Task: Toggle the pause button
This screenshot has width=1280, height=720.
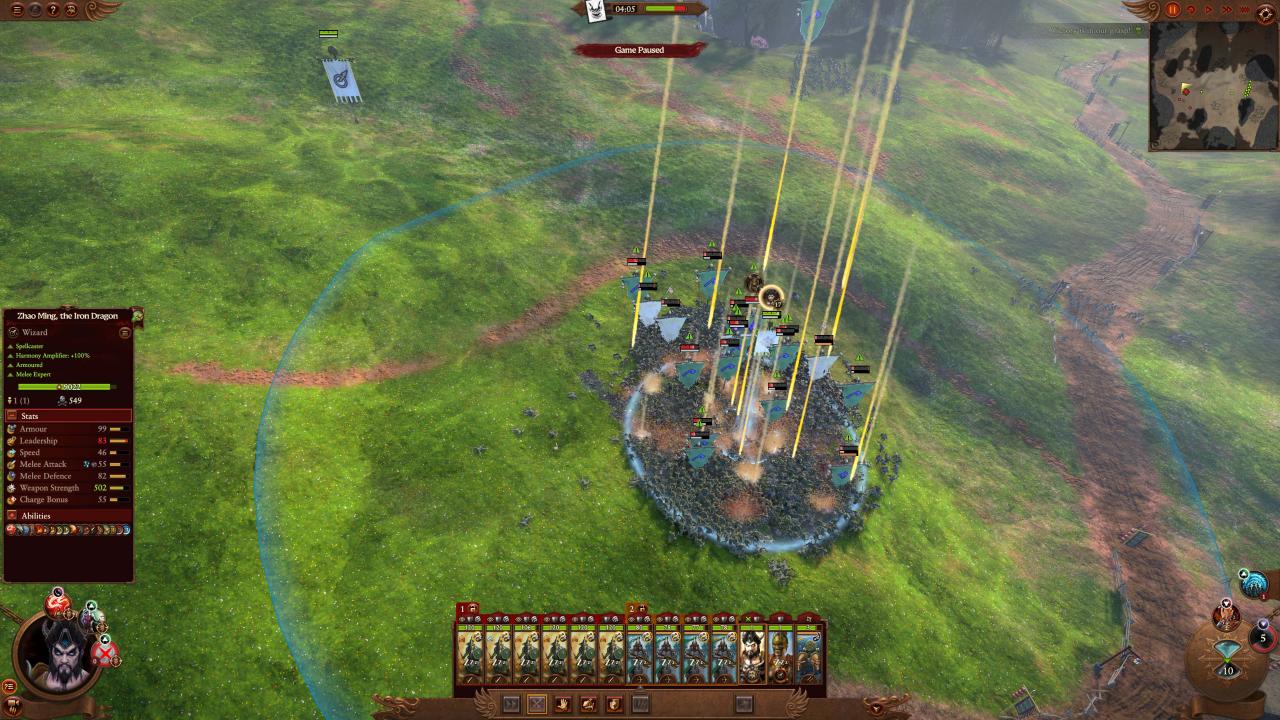Action: [1173, 10]
